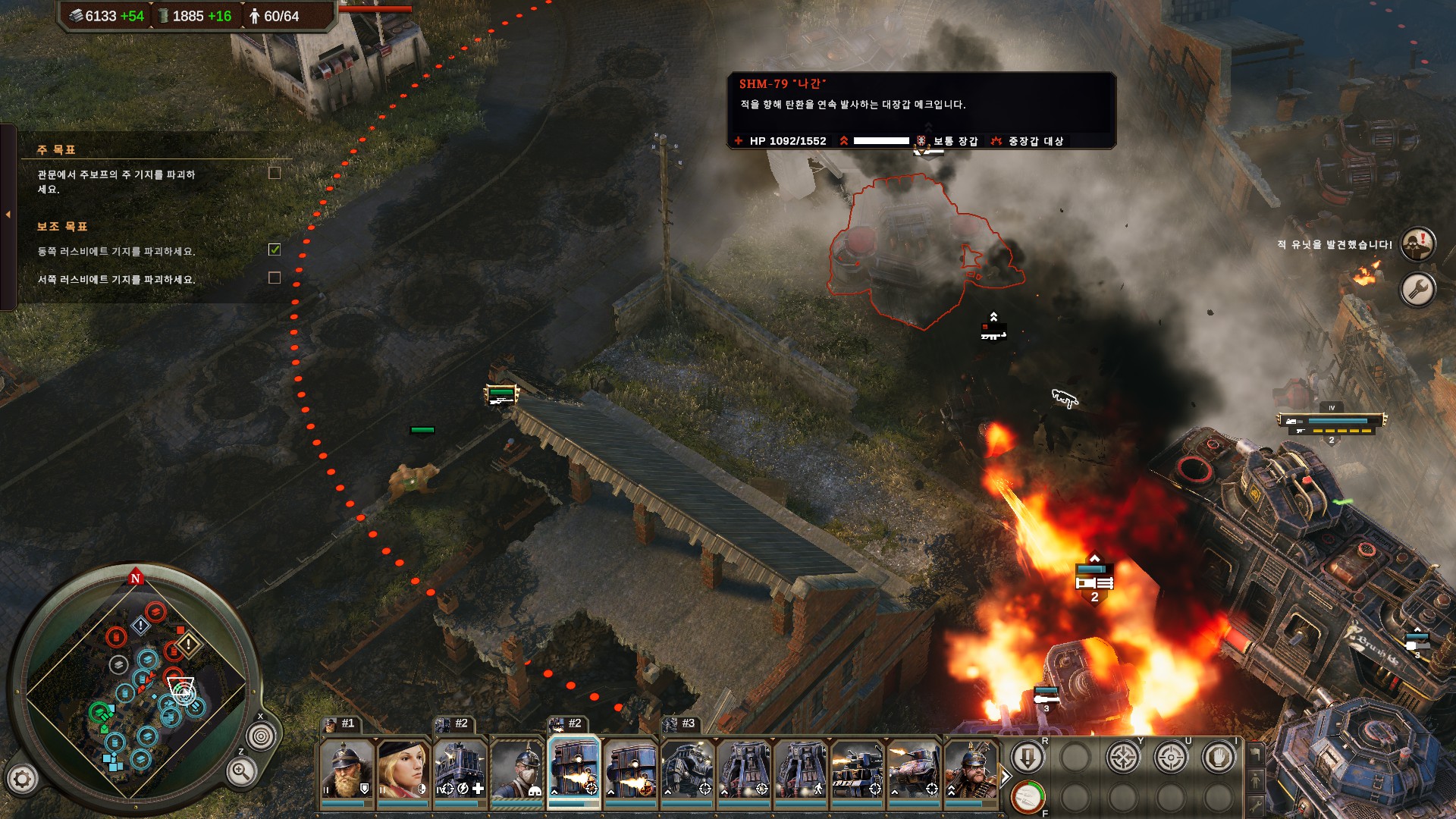Click the minimap ping signal button
This screenshot has width=1456, height=819.
(261, 736)
